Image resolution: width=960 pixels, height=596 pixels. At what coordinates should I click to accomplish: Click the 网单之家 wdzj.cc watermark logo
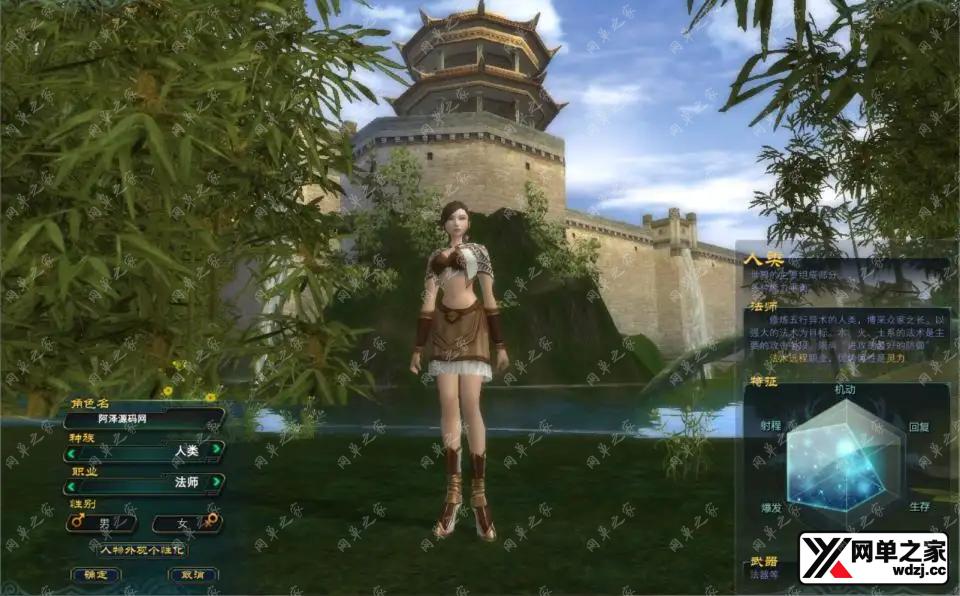point(874,558)
